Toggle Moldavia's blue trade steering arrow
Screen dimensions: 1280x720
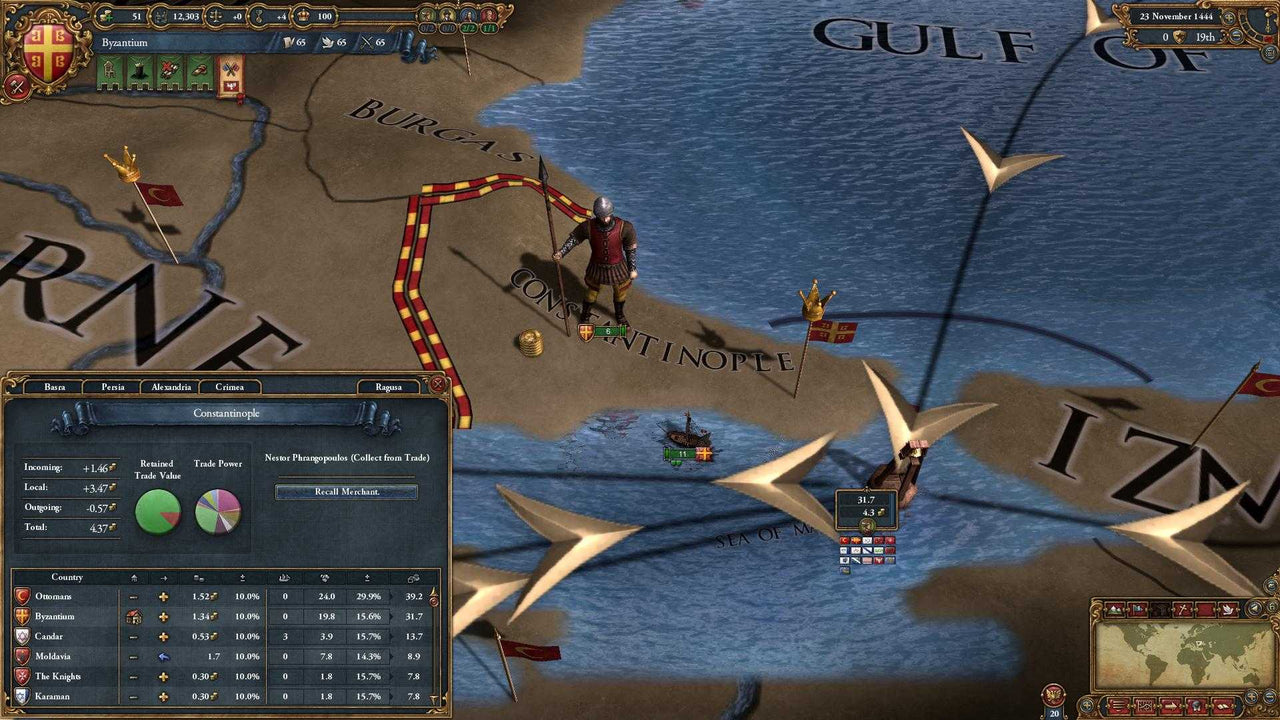point(162,655)
